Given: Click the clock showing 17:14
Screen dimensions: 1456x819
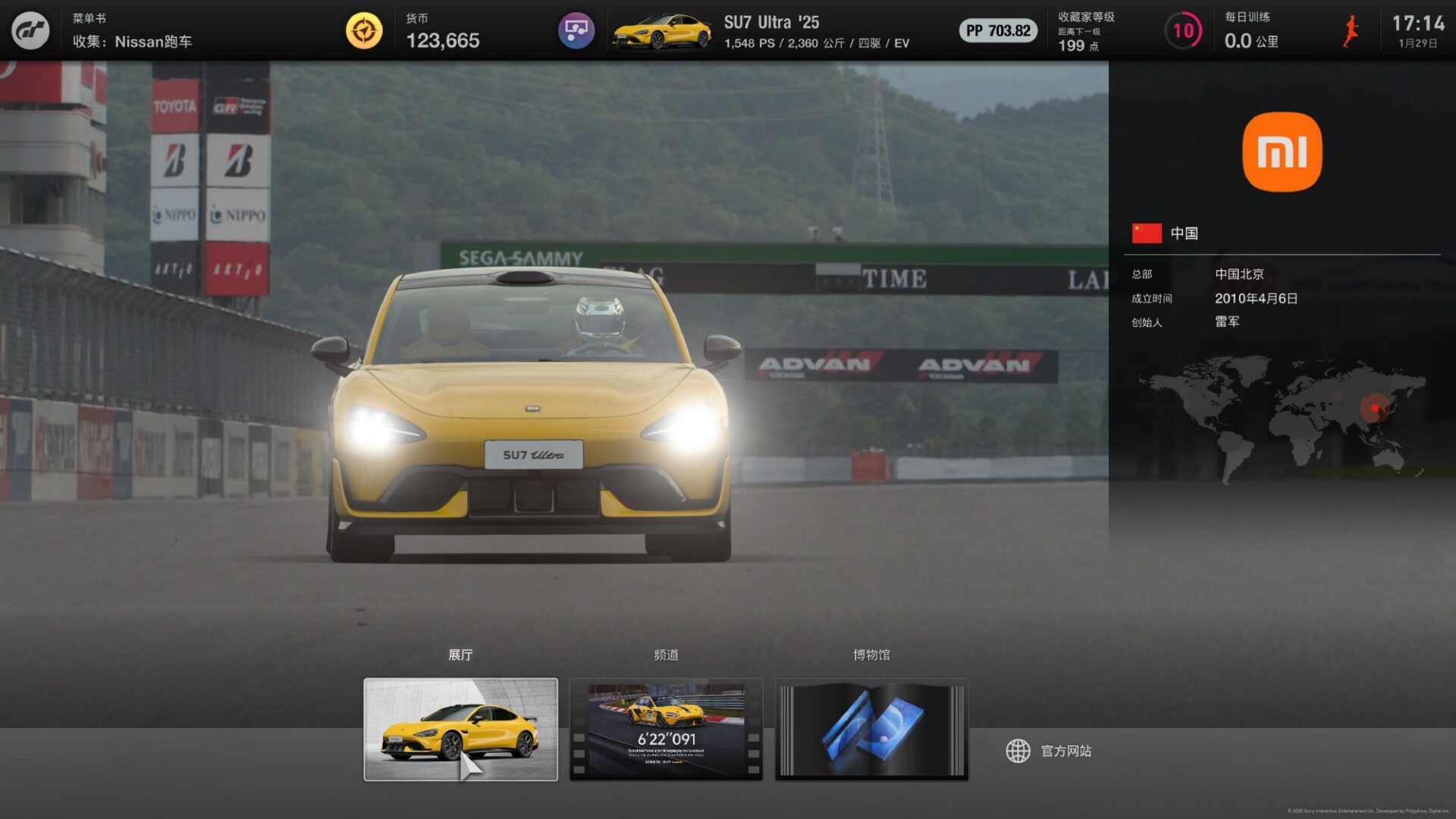Looking at the screenshot, I should point(1420,23).
